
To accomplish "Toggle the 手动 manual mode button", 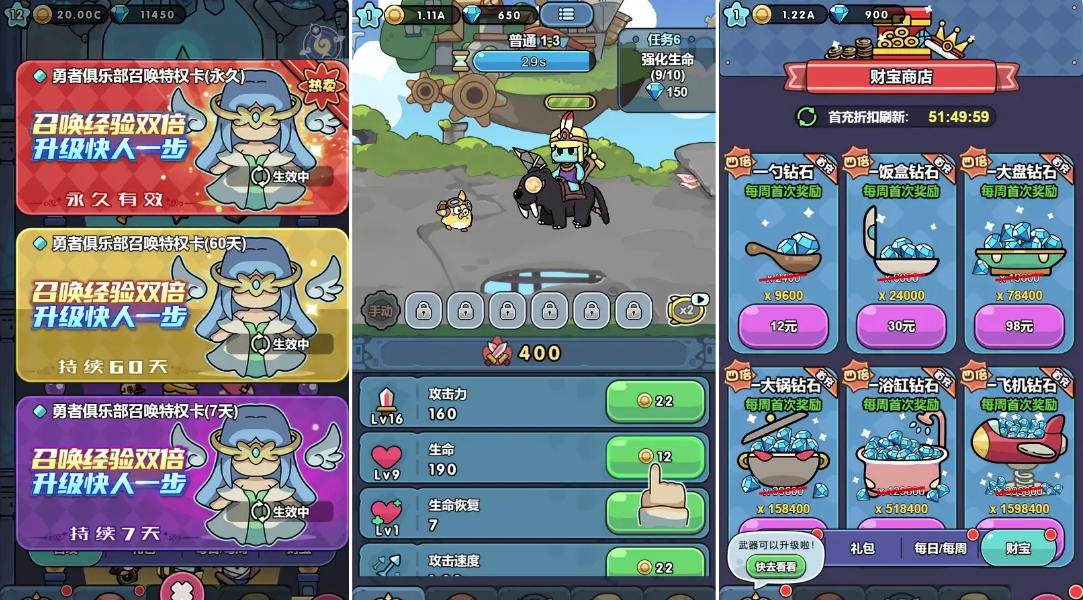I will tap(380, 311).
